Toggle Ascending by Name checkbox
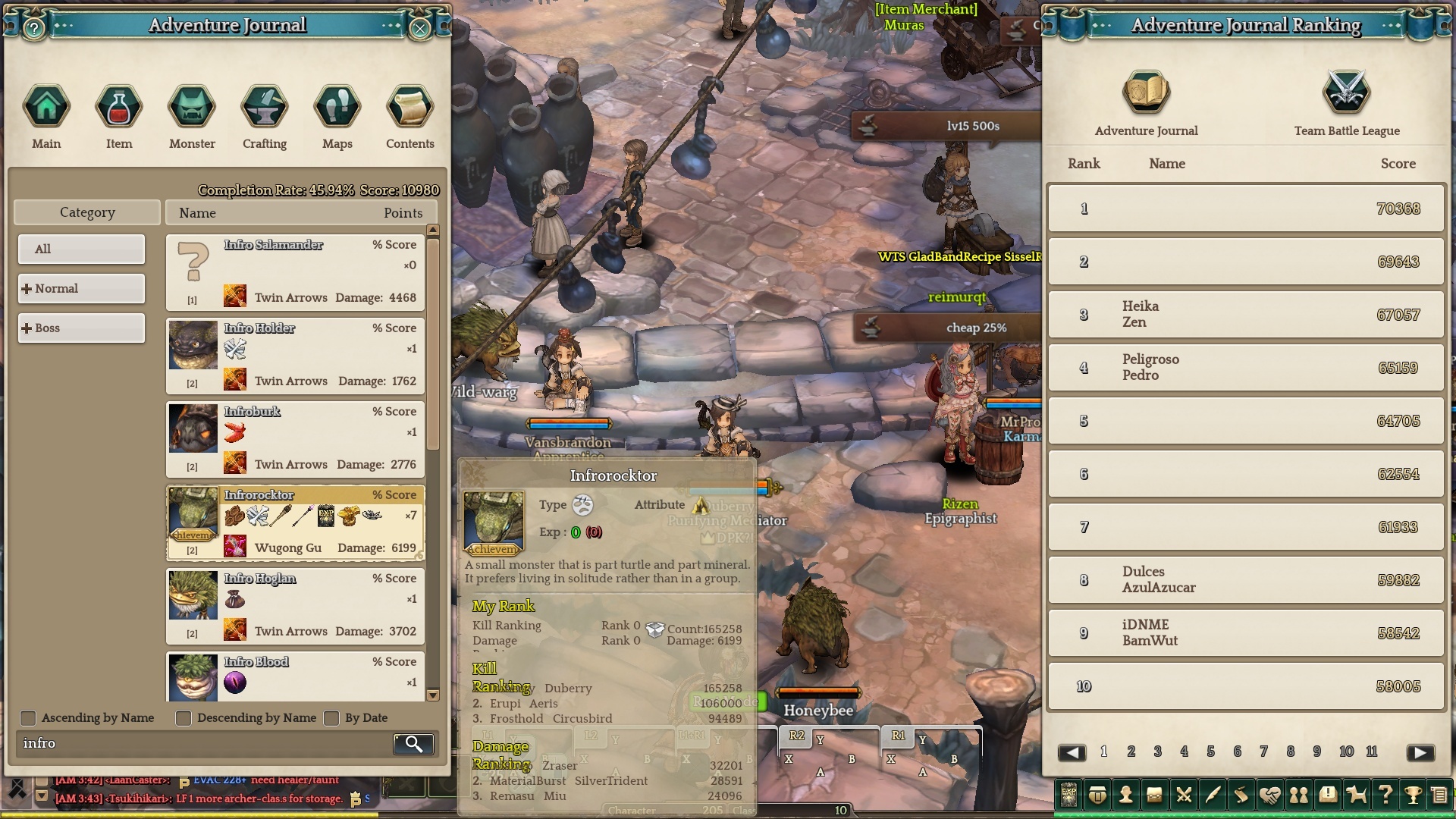Screen dimensions: 1456x819 pos(28,718)
